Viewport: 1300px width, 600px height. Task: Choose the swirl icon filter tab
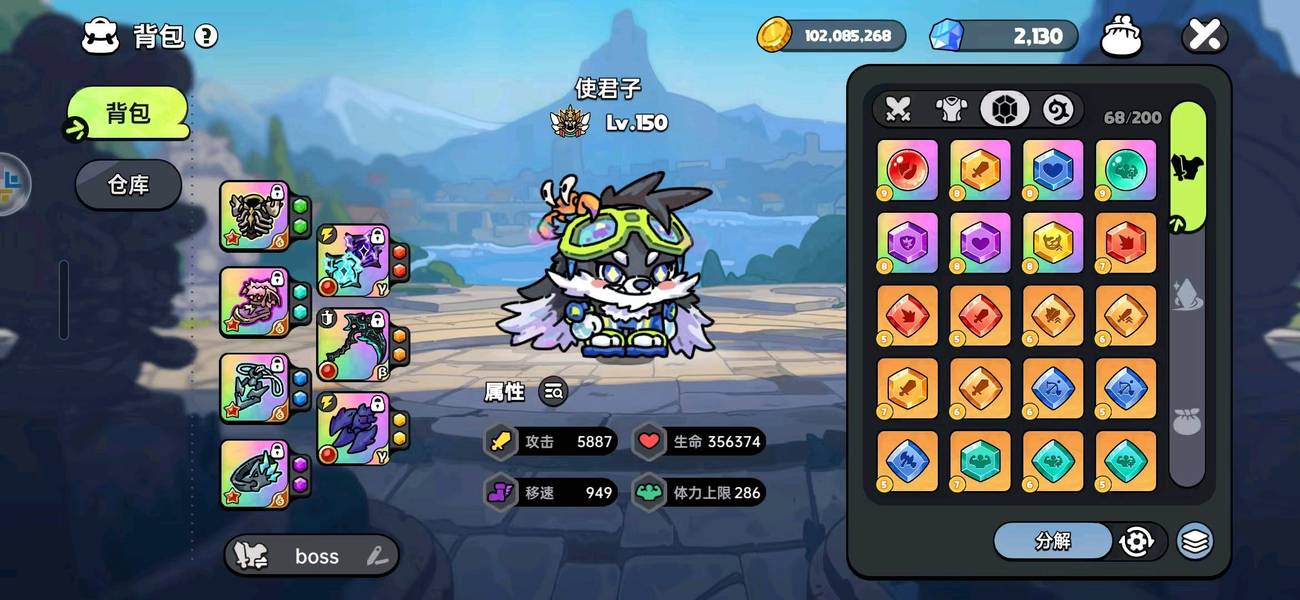(x=1058, y=109)
